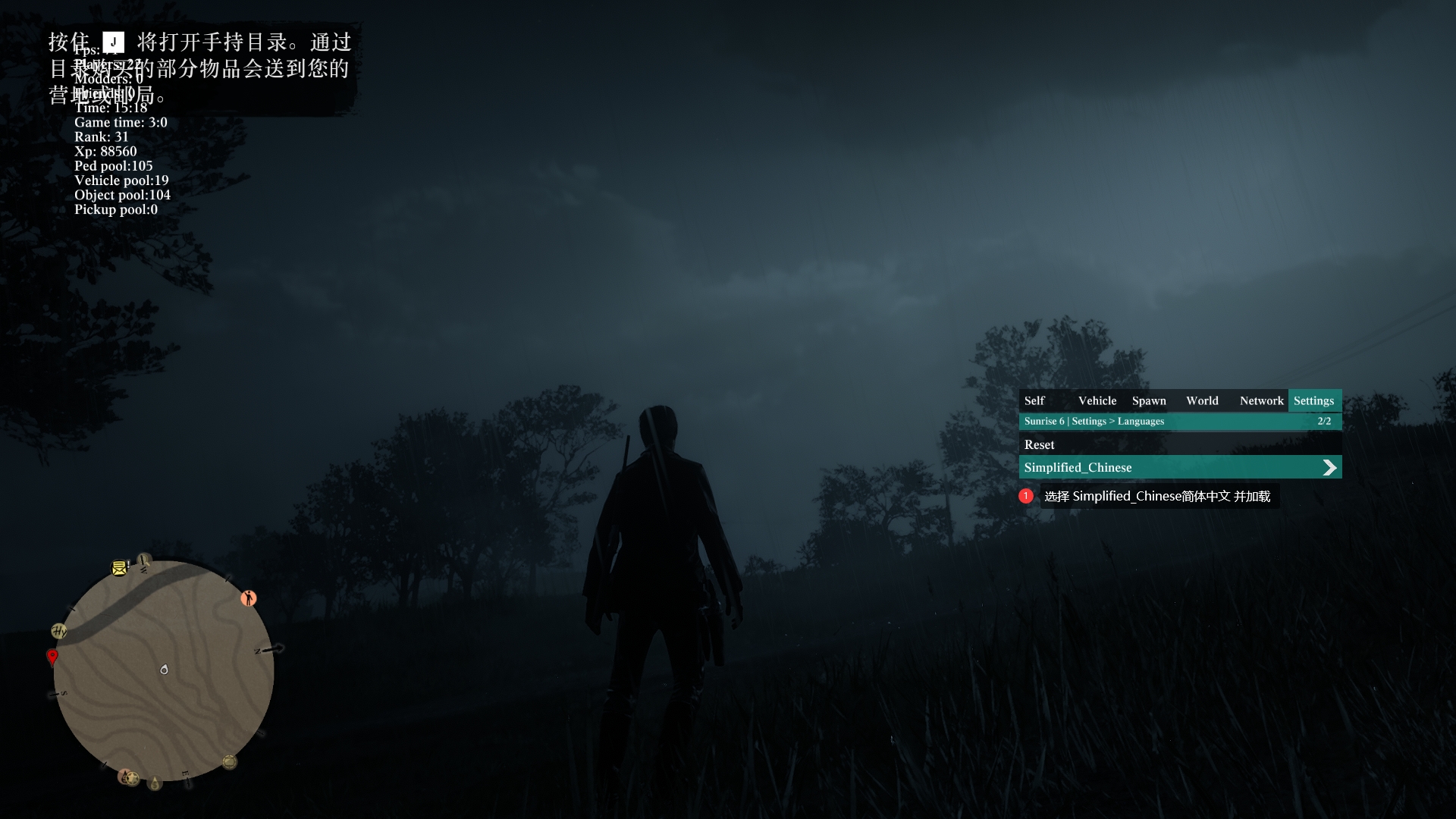The width and height of the screenshot is (1456, 819).
Task: Select the Spawn tab
Action: pyautogui.click(x=1149, y=401)
